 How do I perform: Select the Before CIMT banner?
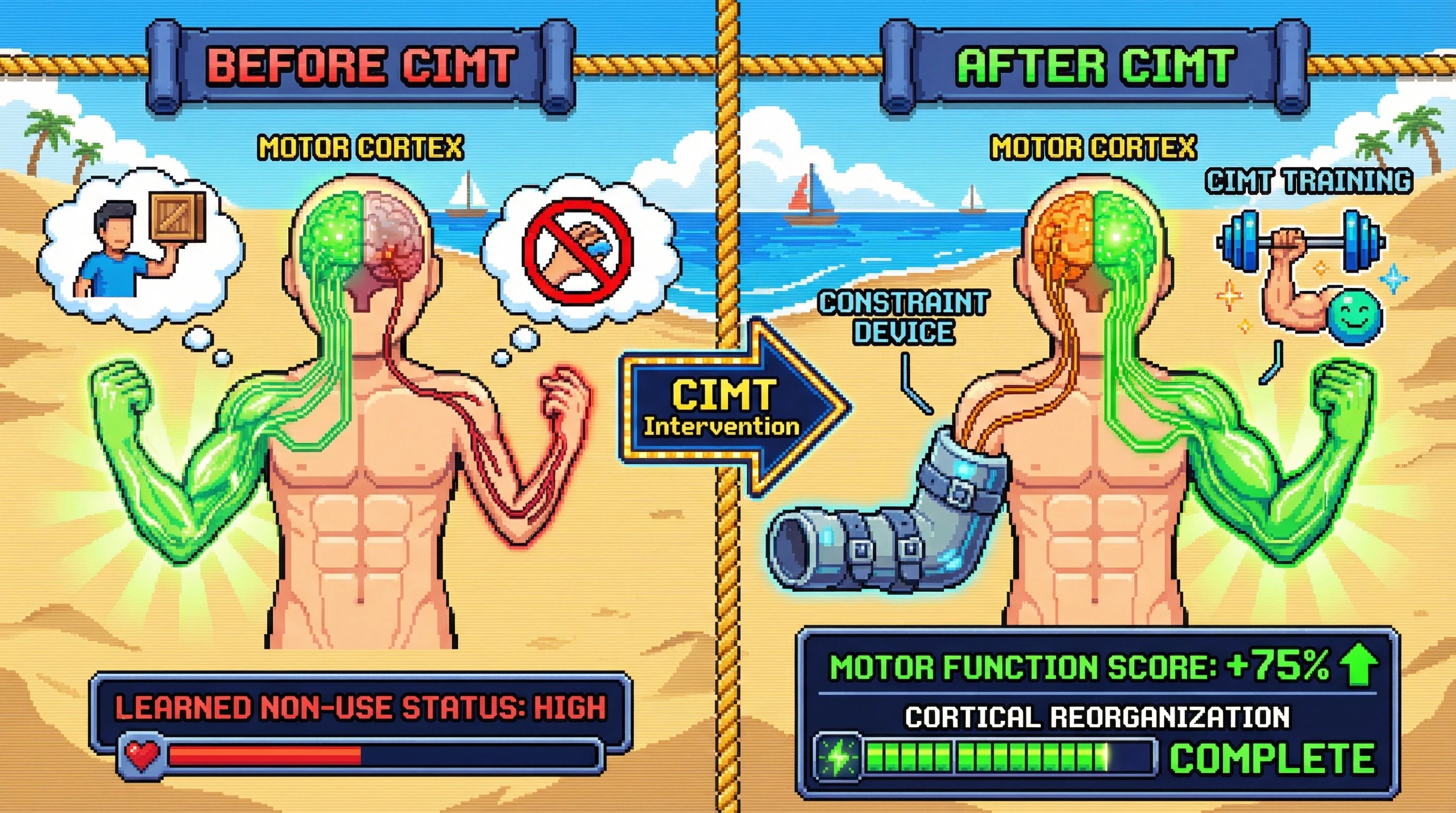(x=361, y=65)
